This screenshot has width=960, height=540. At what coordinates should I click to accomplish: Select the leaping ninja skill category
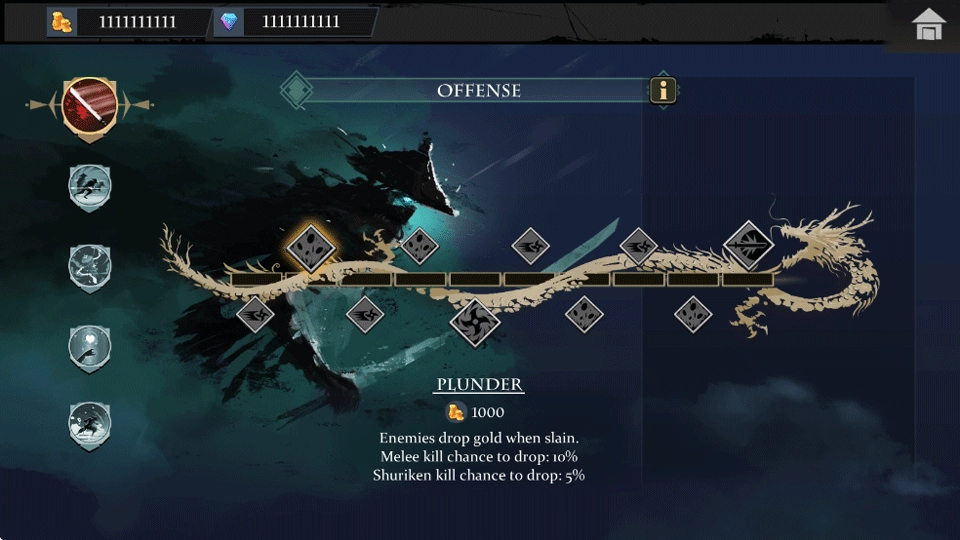90,424
